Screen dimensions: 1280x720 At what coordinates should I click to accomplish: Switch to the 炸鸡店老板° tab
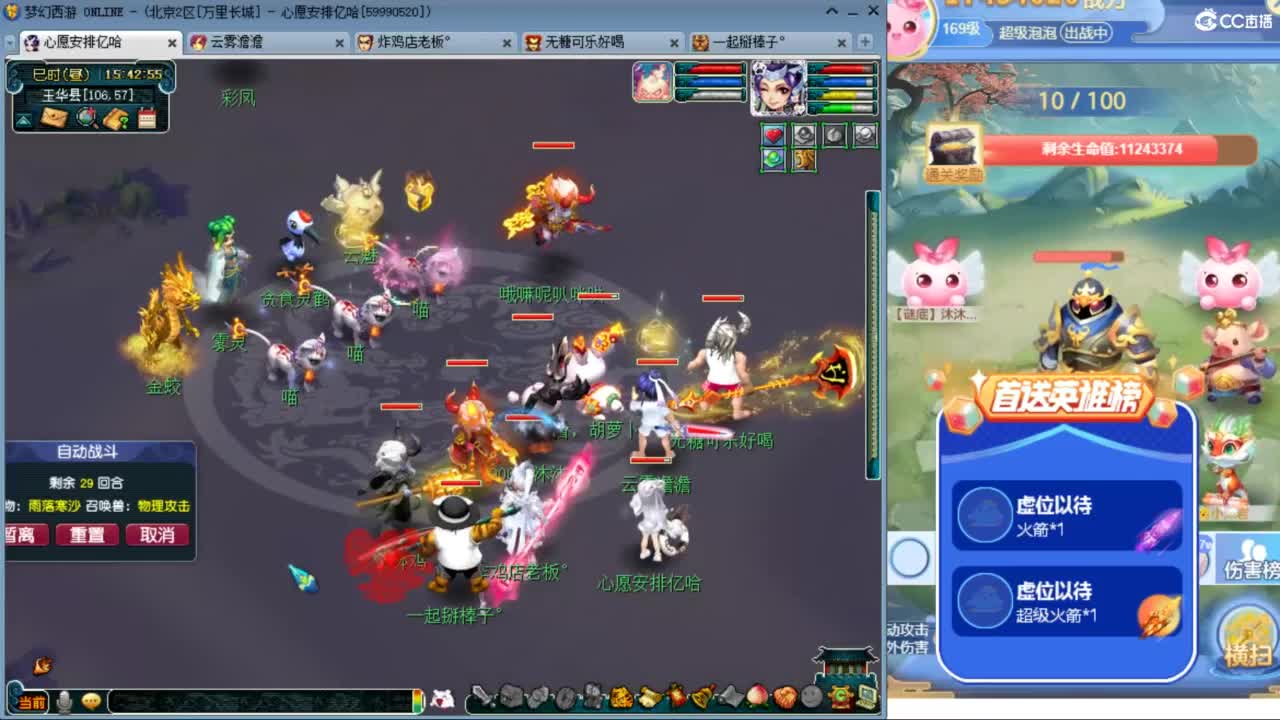pyautogui.click(x=420, y=44)
